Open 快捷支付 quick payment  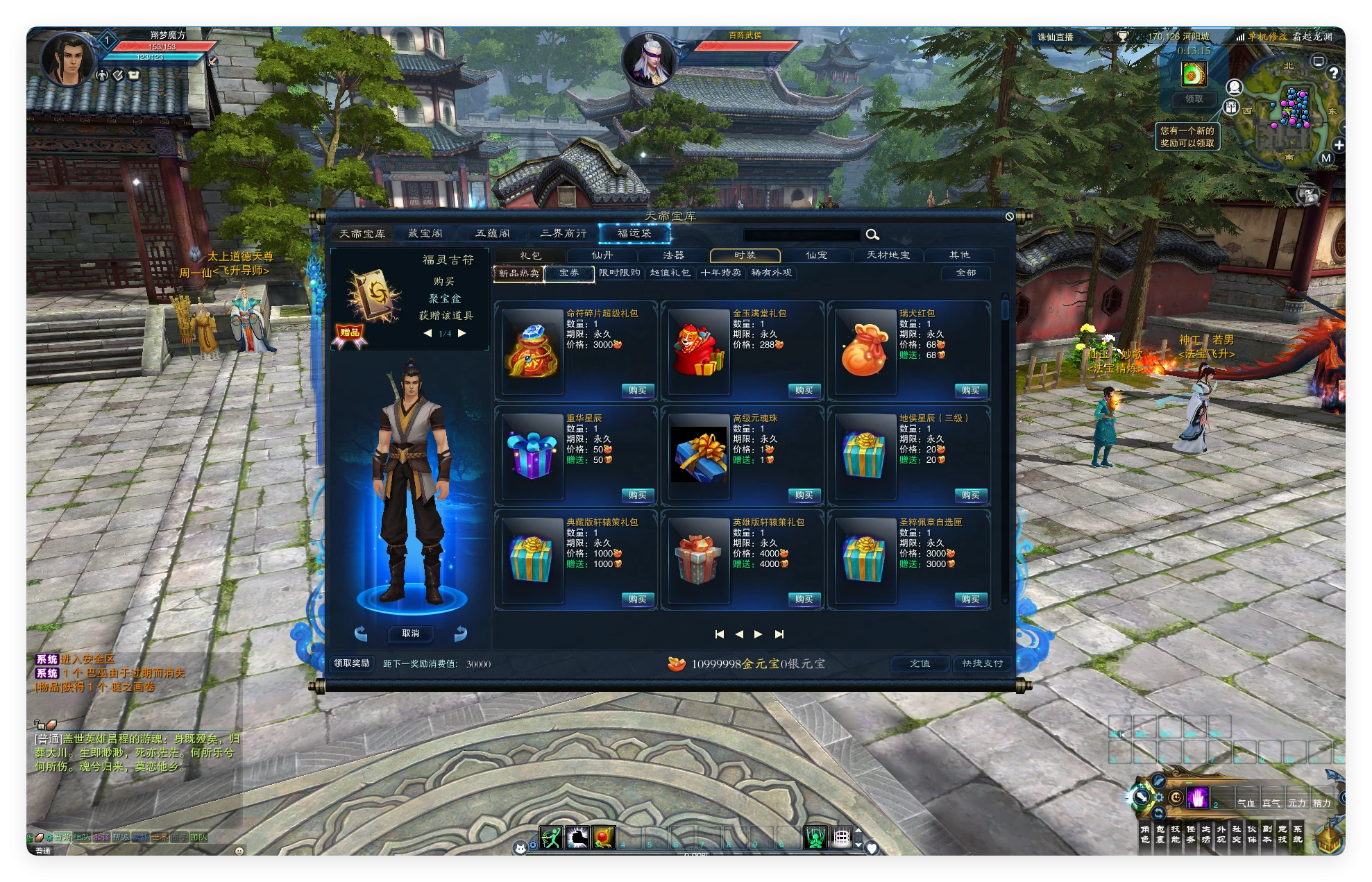(982, 664)
